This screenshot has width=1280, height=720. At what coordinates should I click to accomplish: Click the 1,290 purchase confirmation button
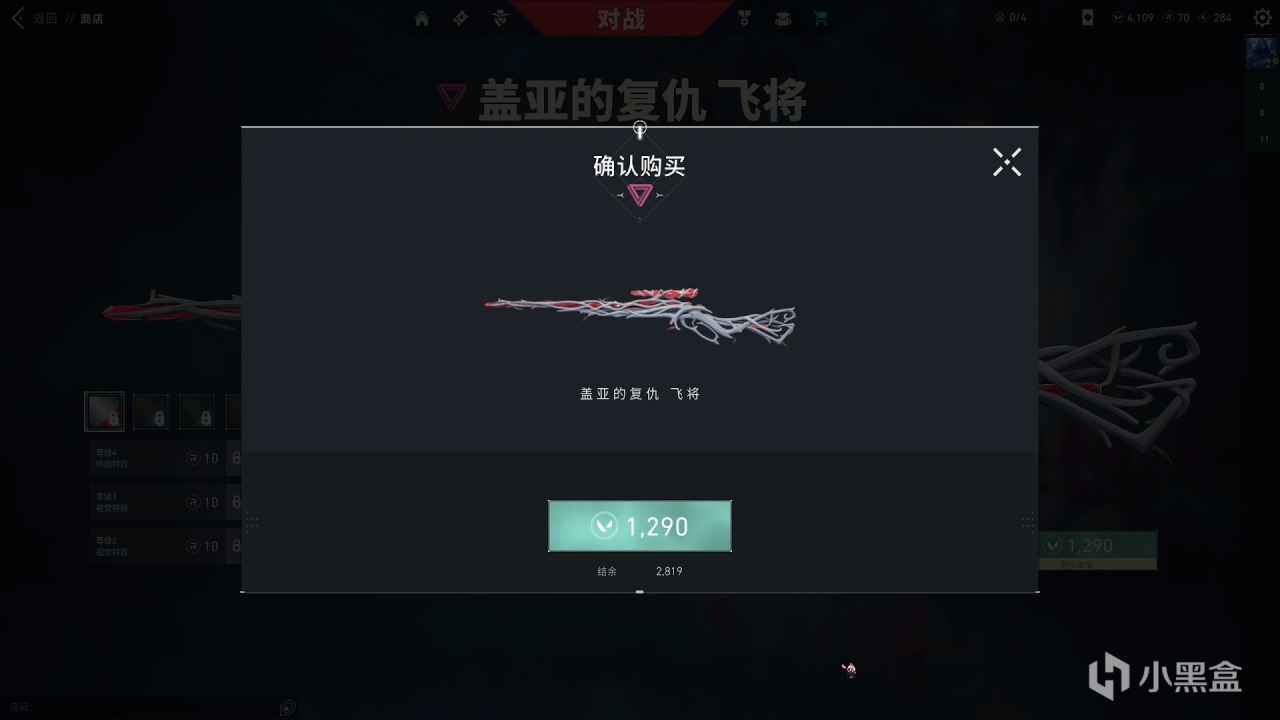coord(640,526)
